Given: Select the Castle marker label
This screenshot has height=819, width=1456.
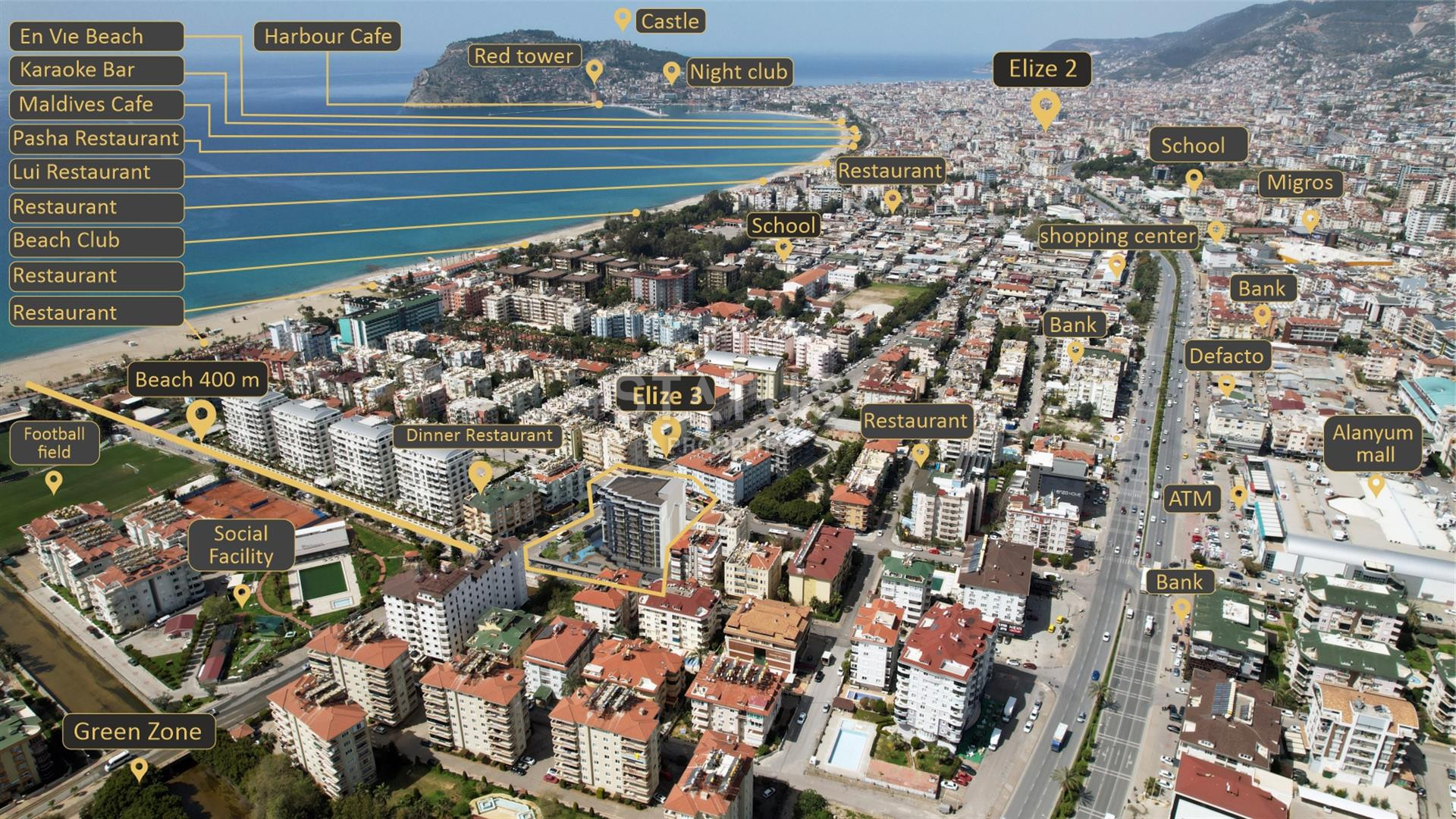Looking at the screenshot, I should pyautogui.click(x=670, y=21).
